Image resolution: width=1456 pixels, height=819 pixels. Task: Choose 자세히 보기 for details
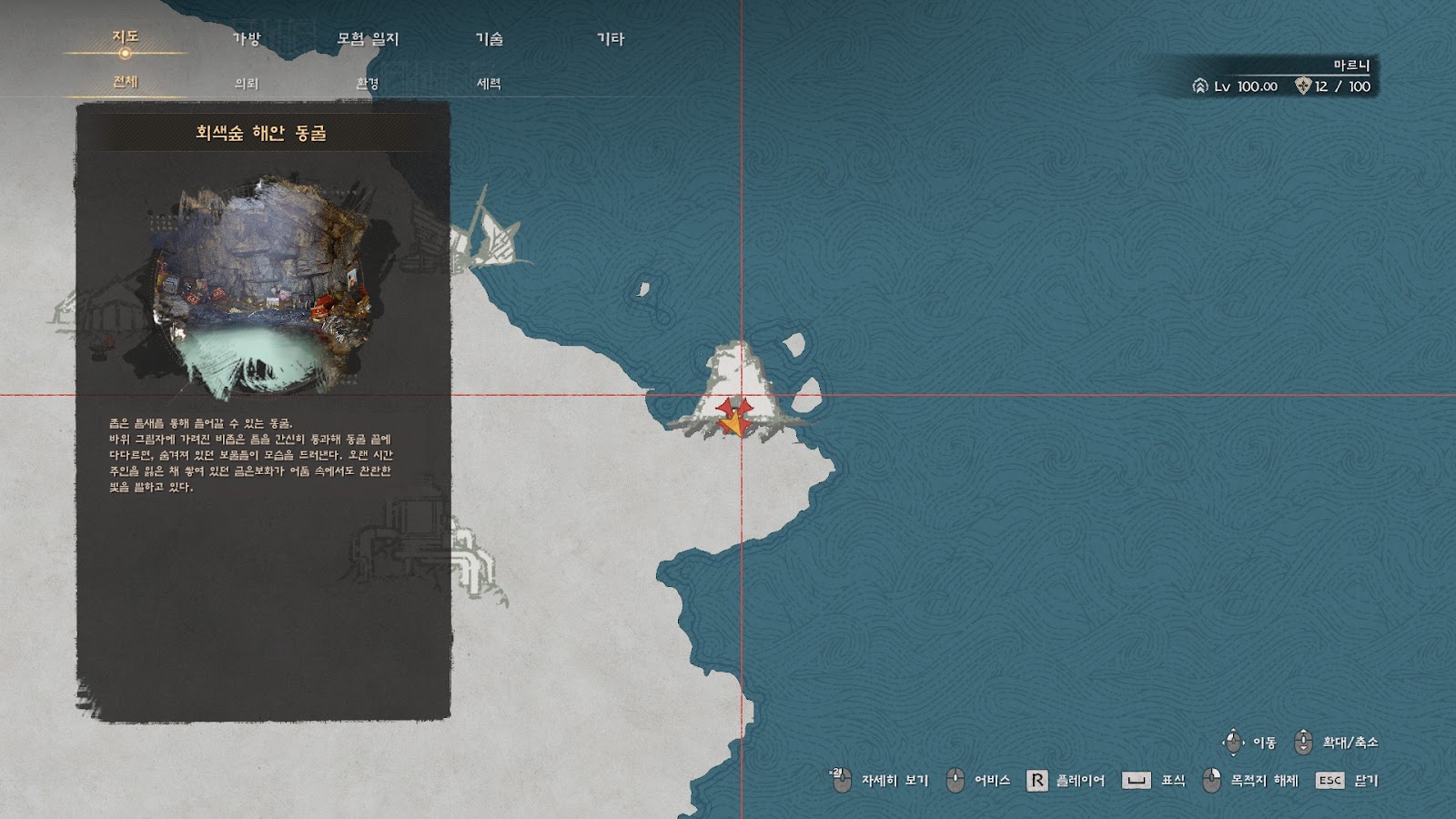pos(880,781)
